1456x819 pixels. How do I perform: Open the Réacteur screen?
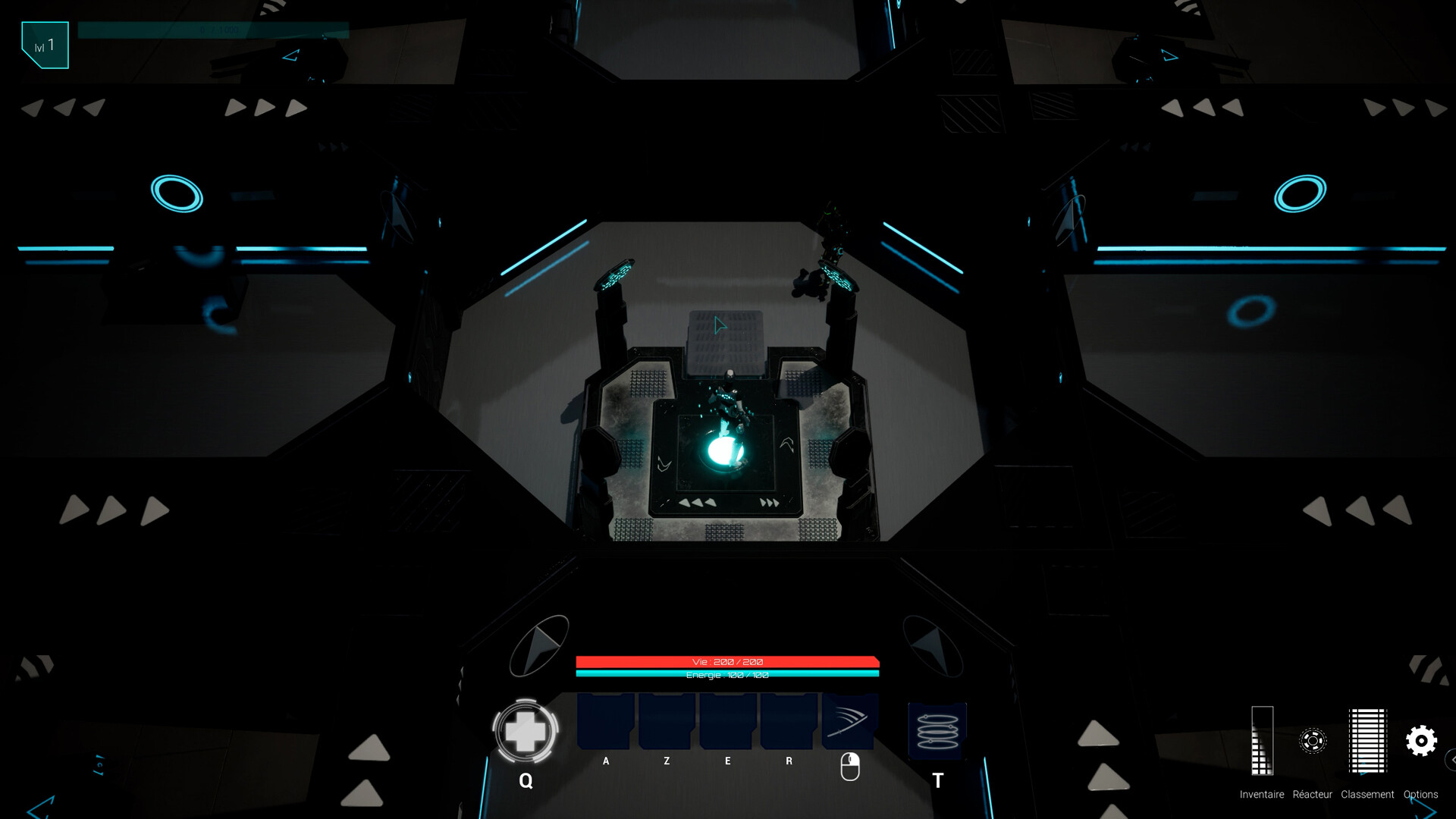[x=1313, y=739]
